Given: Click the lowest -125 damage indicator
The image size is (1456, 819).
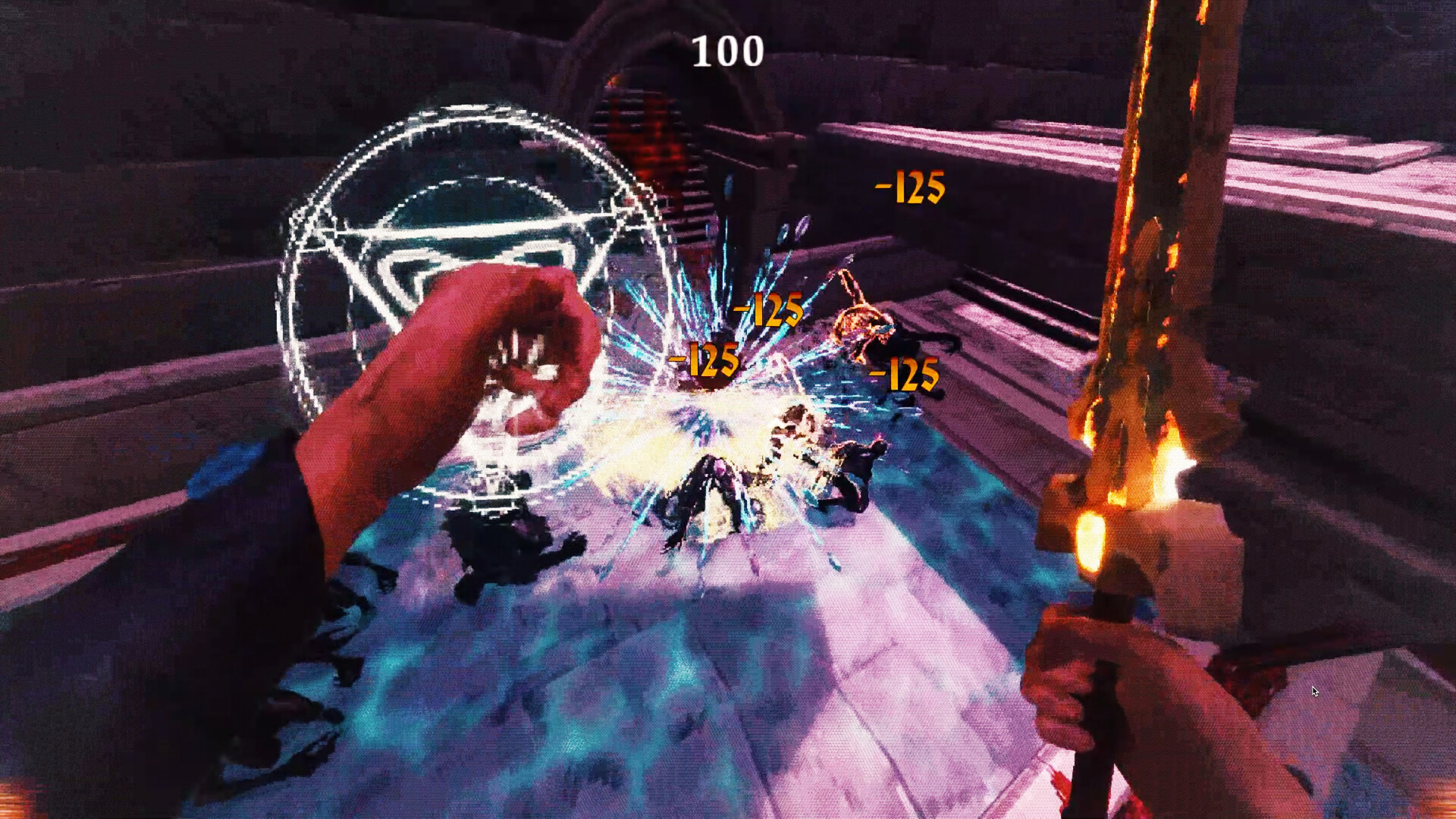Looking at the screenshot, I should click(902, 374).
